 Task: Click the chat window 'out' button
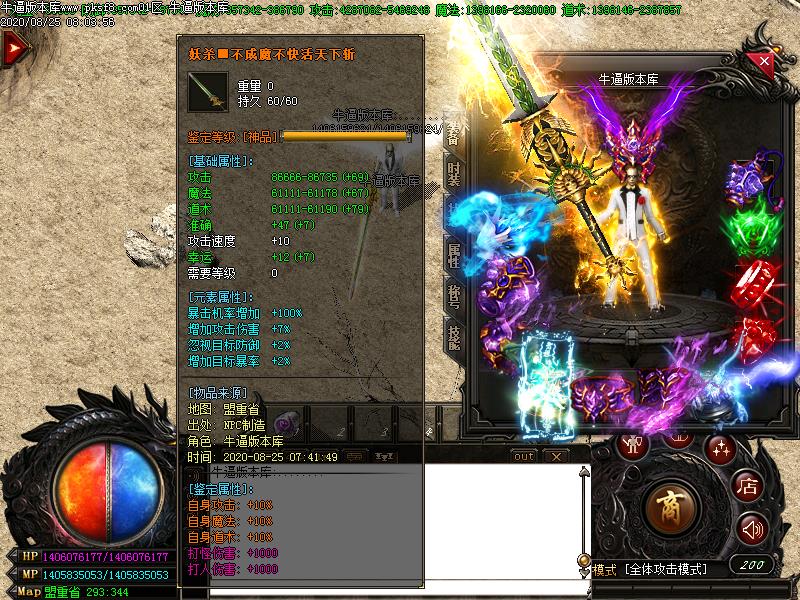524,456
